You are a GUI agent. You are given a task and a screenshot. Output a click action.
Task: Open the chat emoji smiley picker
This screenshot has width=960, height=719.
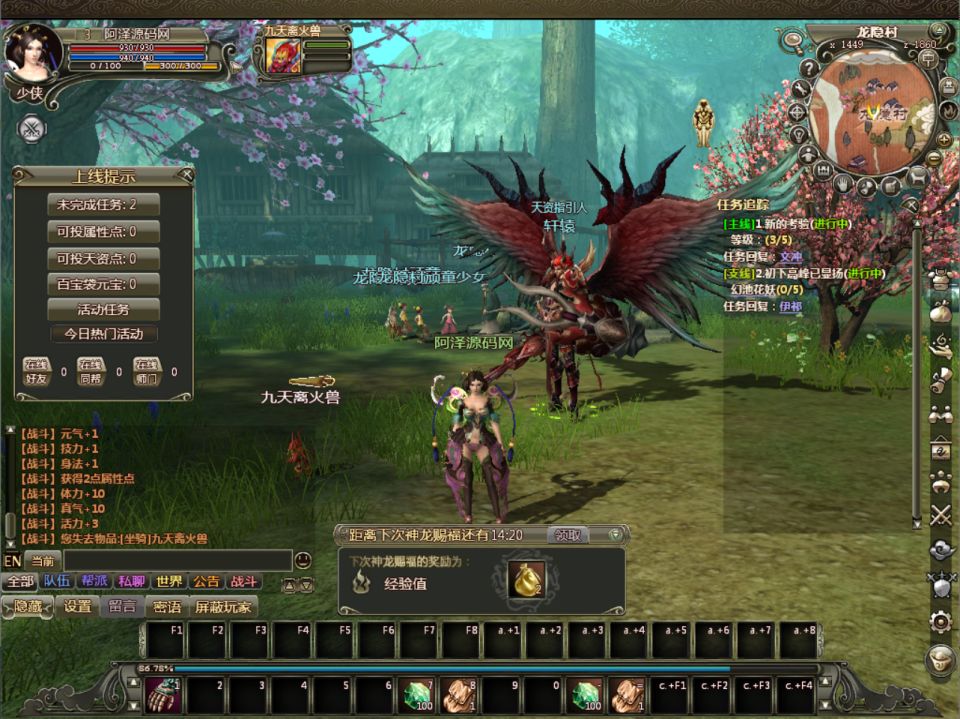[x=303, y=560]
